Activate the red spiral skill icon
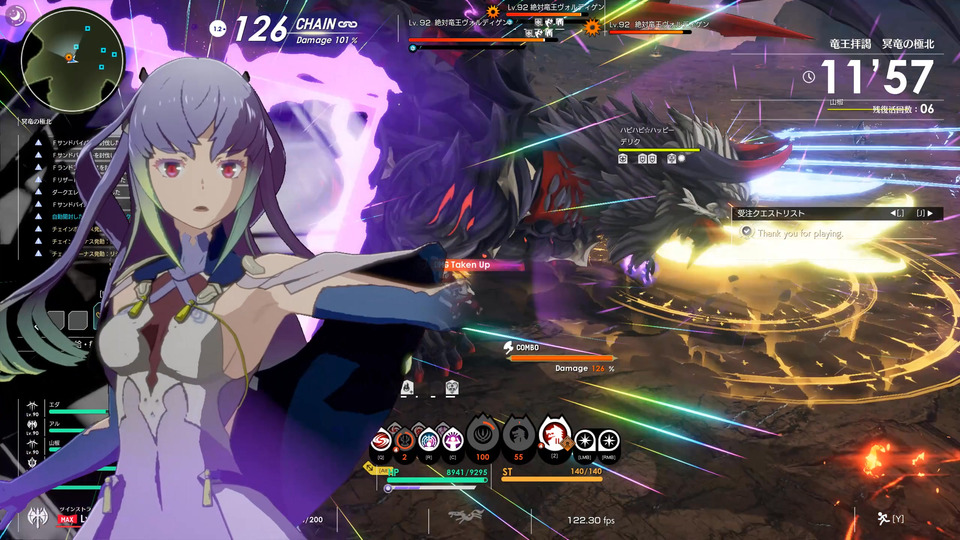 pyautogui.click(x=382, y=440)
